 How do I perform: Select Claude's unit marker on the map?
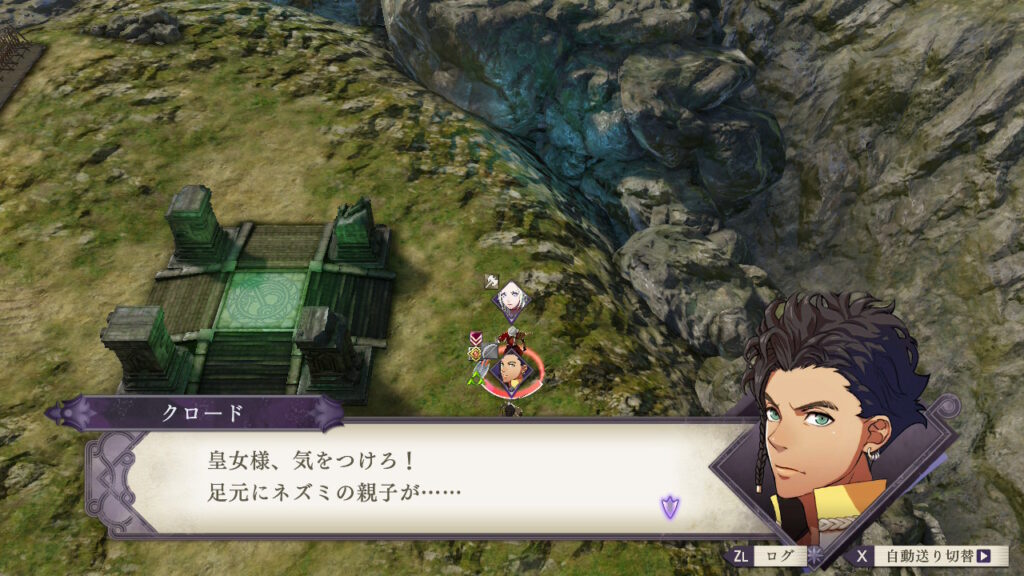tap(511, 368)
